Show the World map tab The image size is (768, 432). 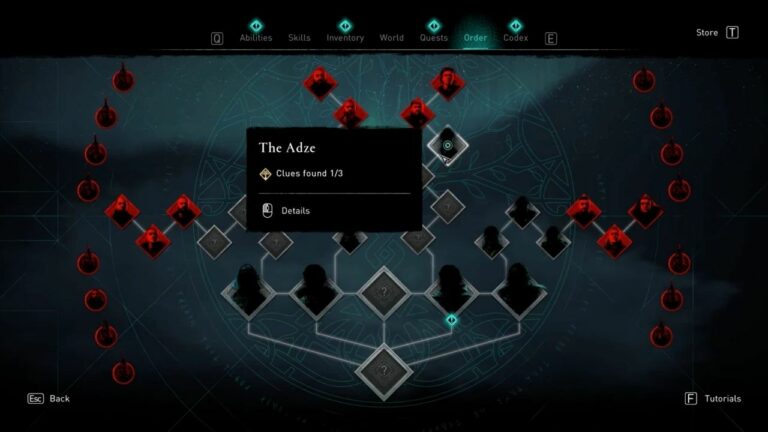coord(392,38)
